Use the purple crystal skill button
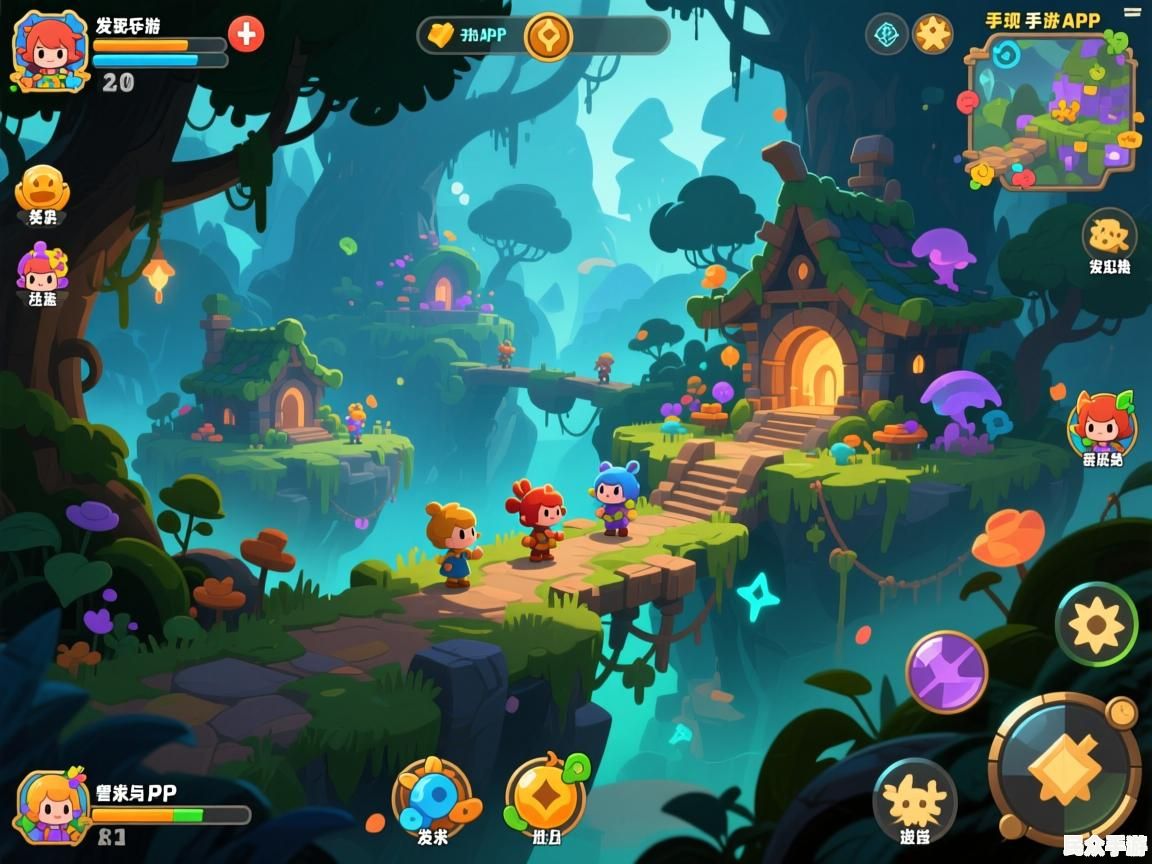This screenshot has height=864, width=1152. point(946,672)
